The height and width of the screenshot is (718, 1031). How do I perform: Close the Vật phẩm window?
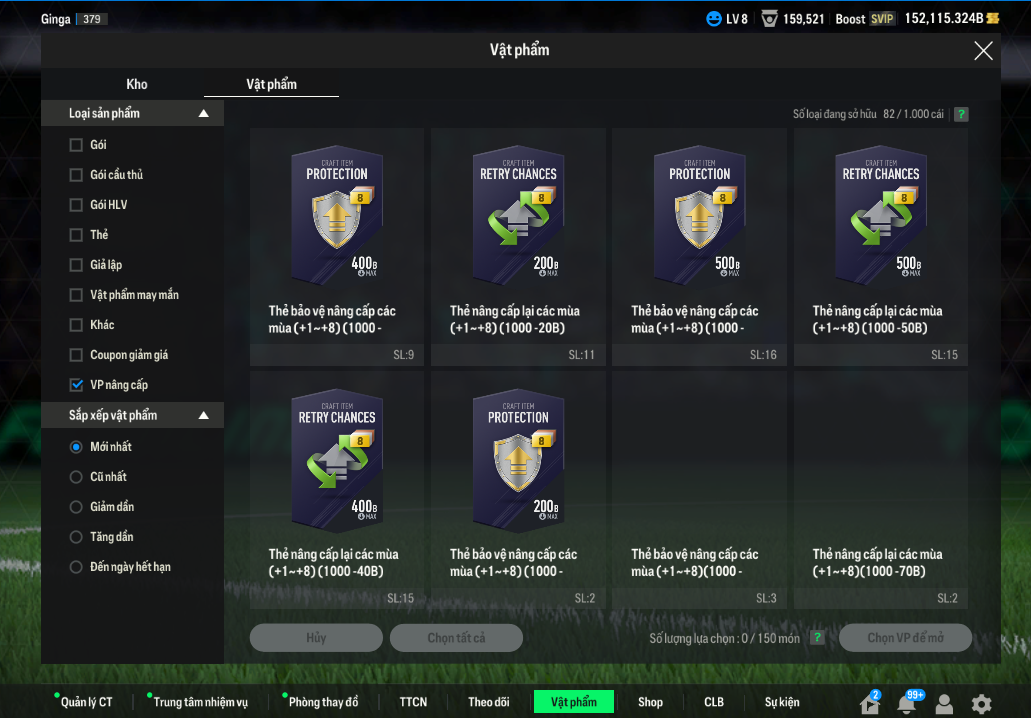pyautogui.click(x=983, y=51)
